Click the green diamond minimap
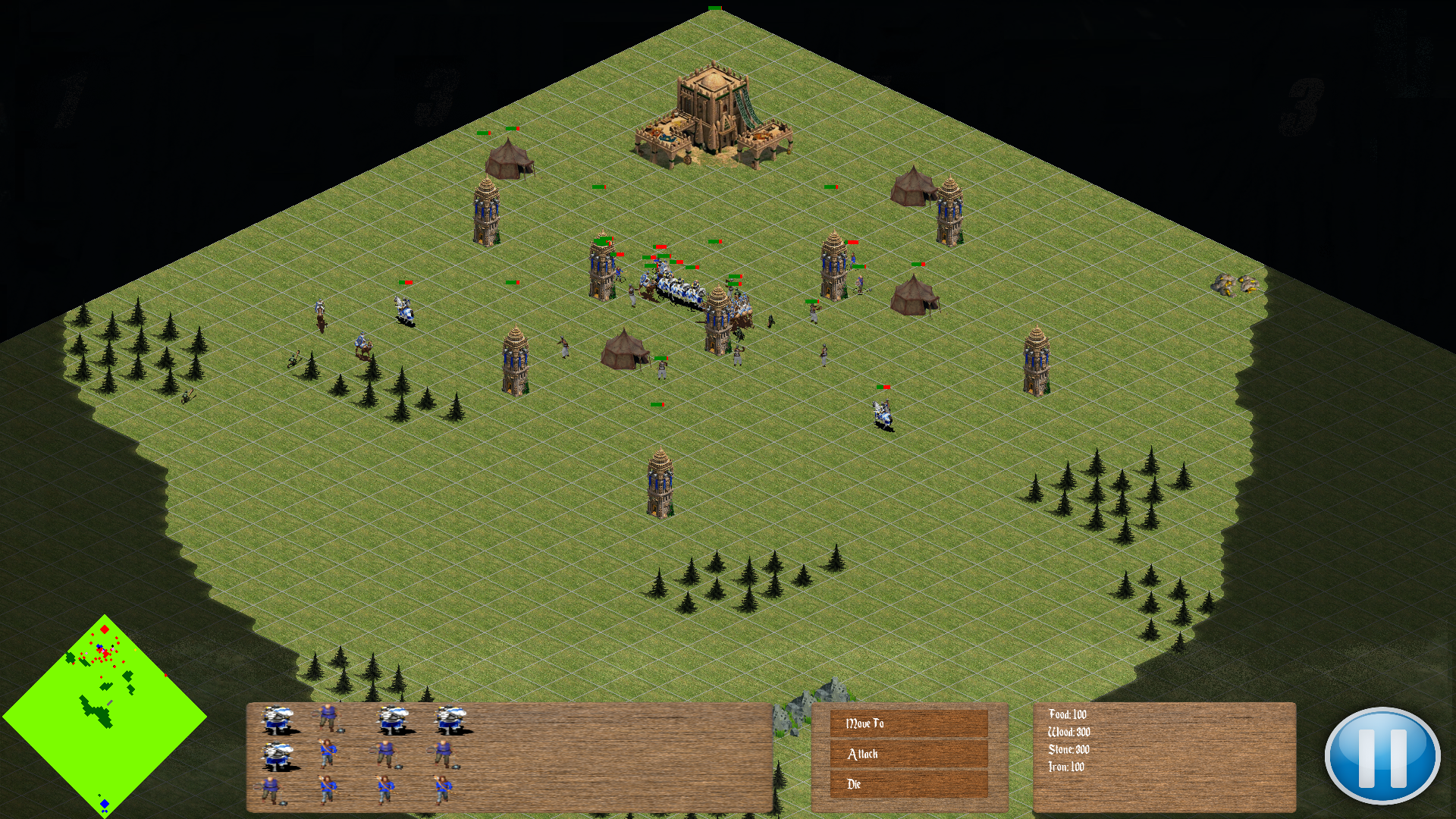This screenshot has width=1456, height=819. [x=105, y=716]
